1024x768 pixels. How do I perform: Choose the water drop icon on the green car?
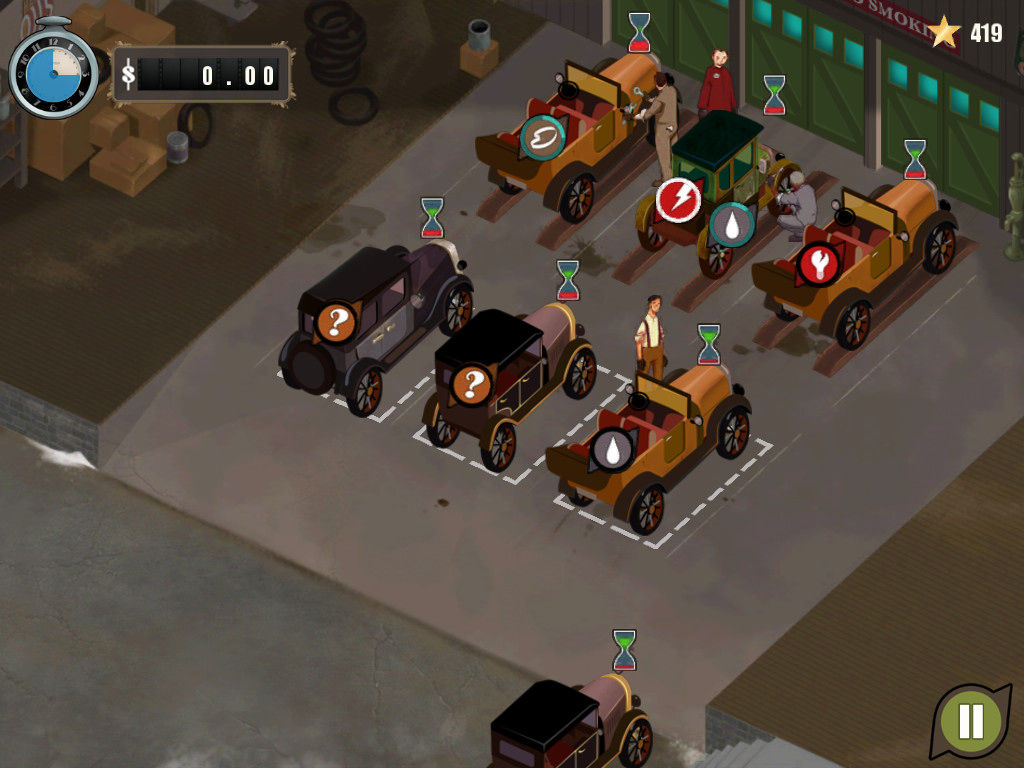pyautogui.click(x=732, y=224)
